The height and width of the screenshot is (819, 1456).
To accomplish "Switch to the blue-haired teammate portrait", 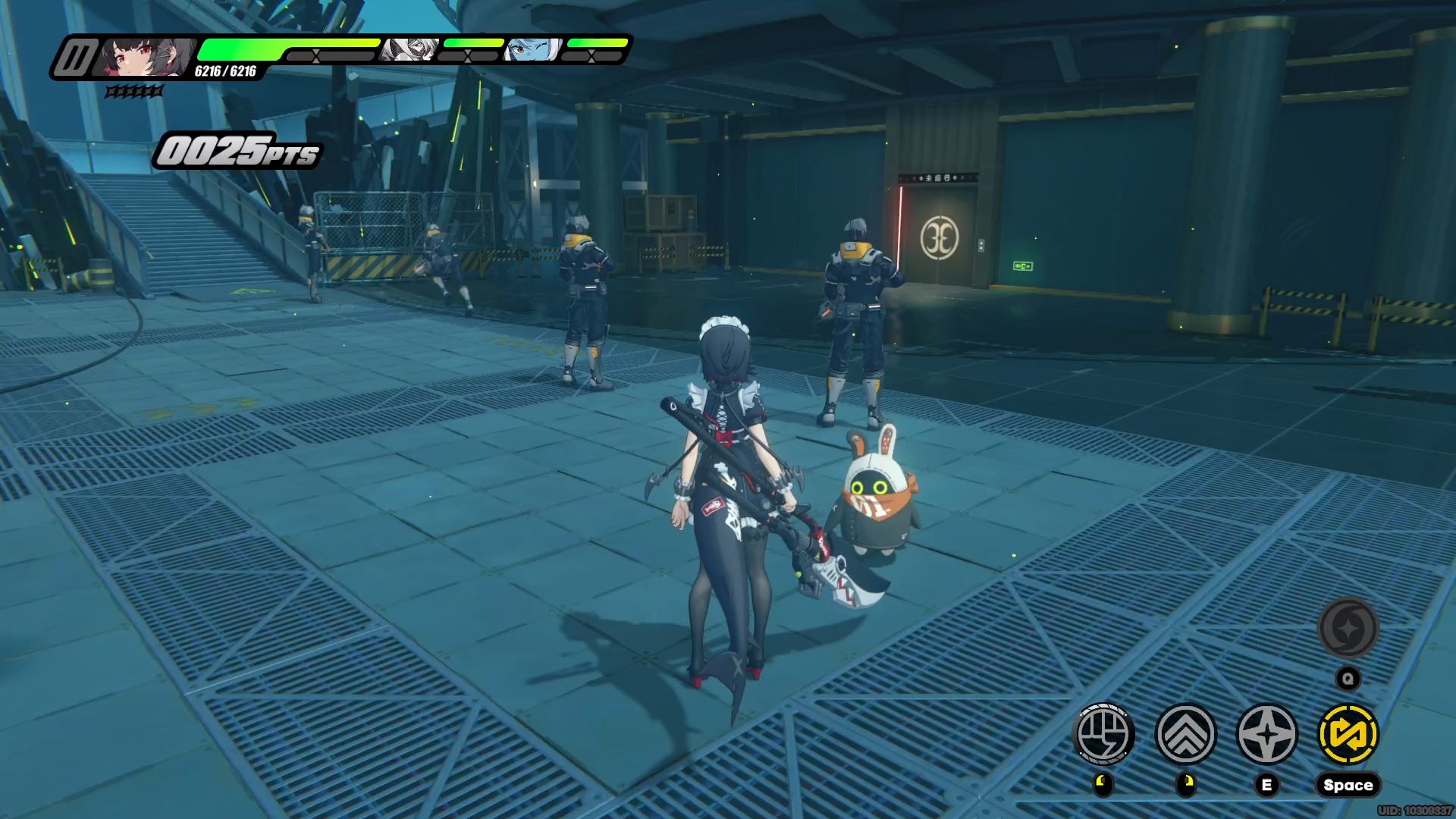I will click(533, 51).
